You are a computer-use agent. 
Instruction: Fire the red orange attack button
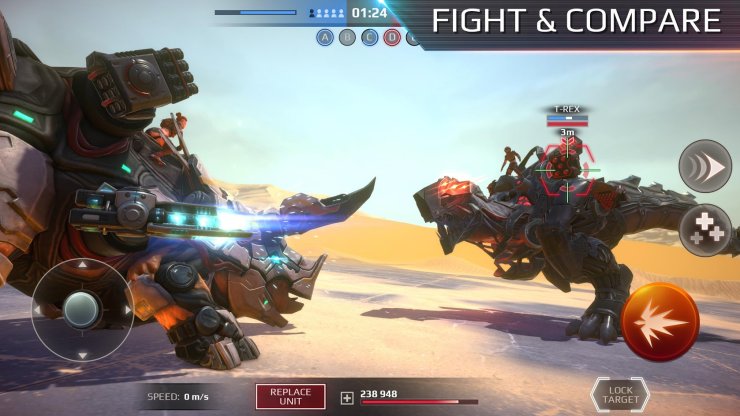tap(660, 321)
